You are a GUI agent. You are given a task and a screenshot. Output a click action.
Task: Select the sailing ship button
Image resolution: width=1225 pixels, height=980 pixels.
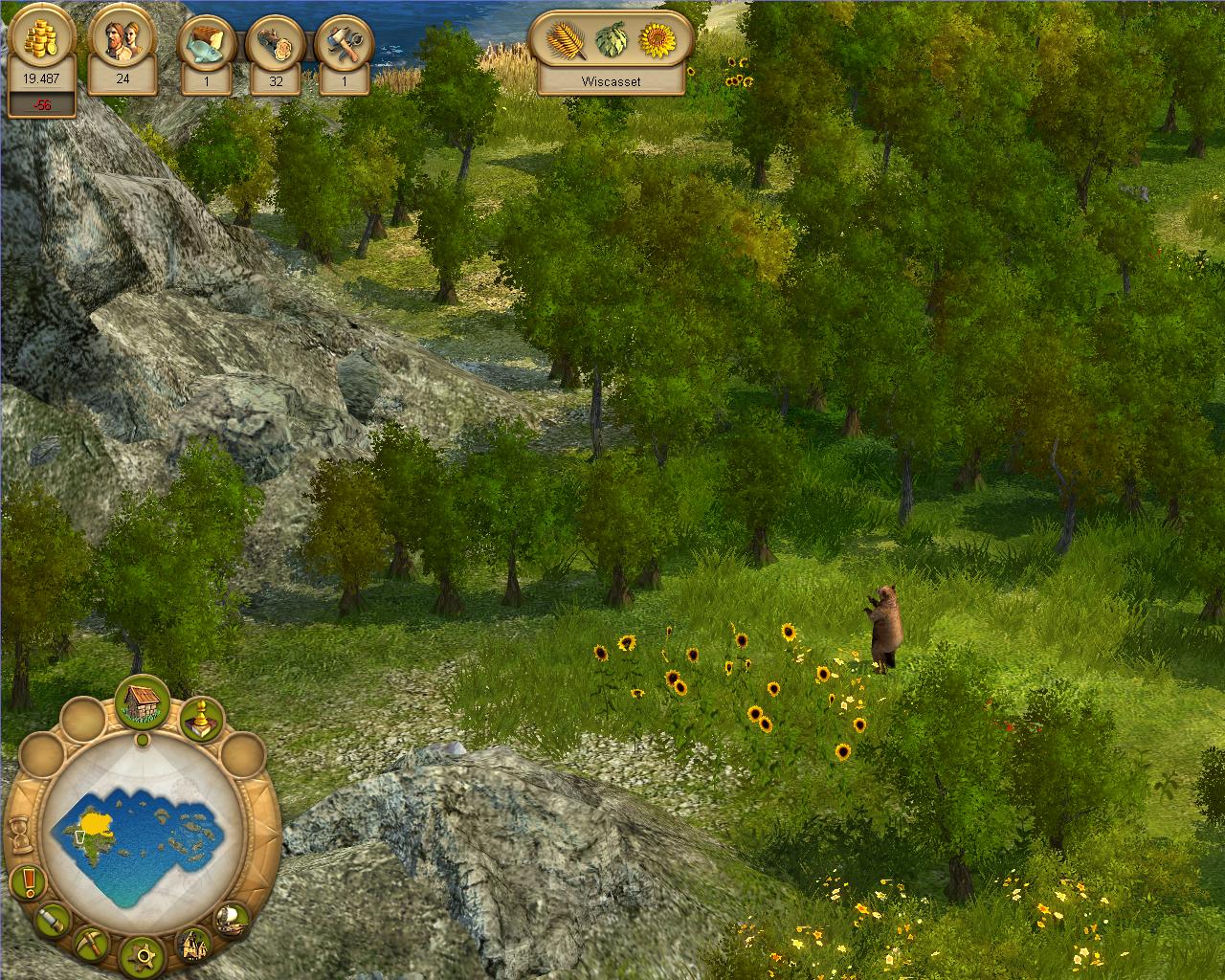click(233, 921)
